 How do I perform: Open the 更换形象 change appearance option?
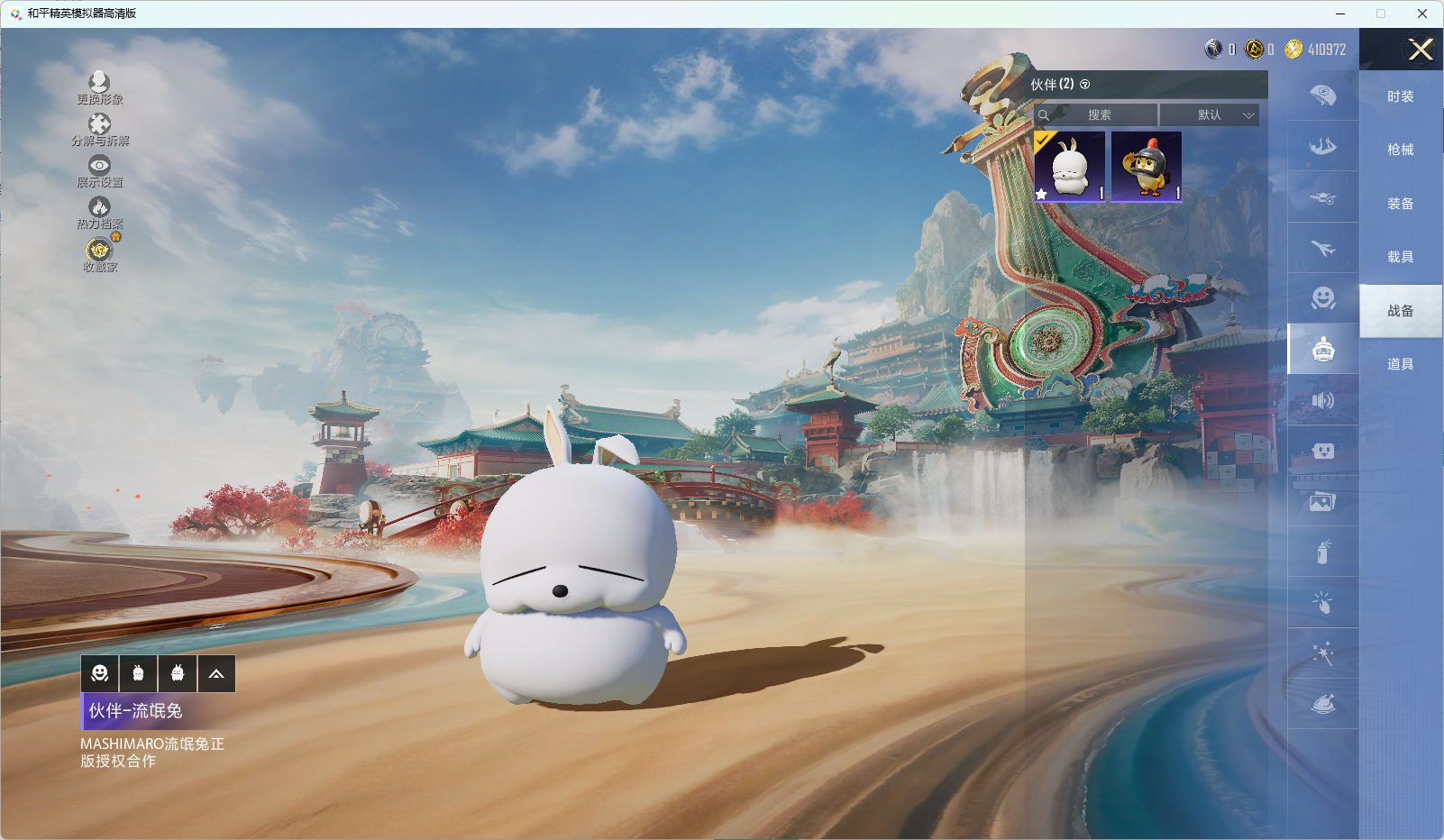(x=99, y=87)
